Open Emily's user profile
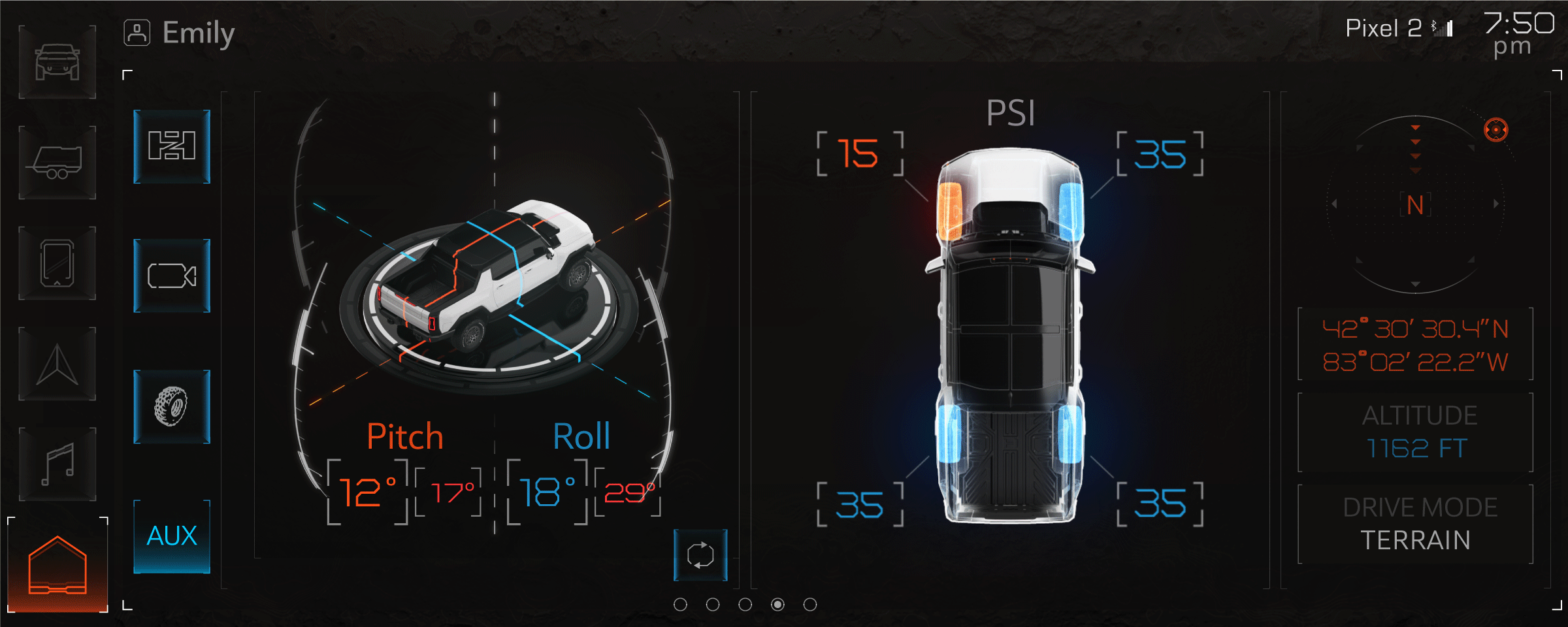 click(180, 33)
